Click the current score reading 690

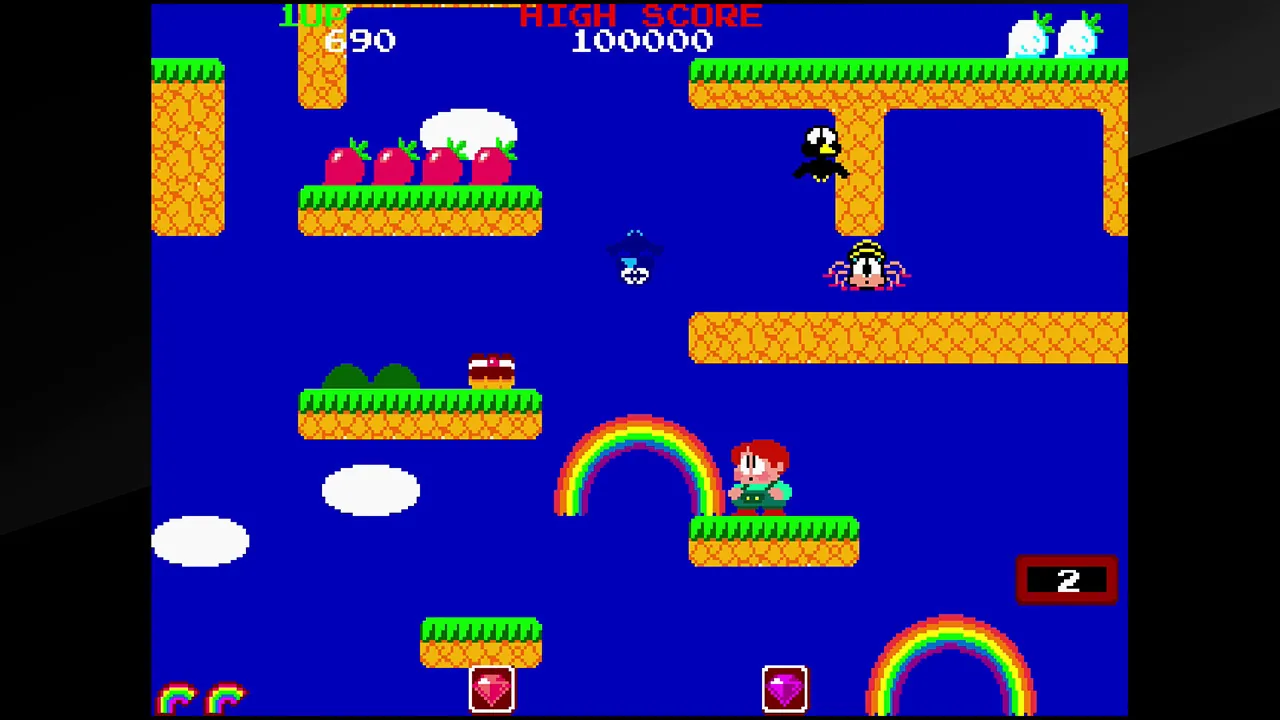(x=360, y=40)
